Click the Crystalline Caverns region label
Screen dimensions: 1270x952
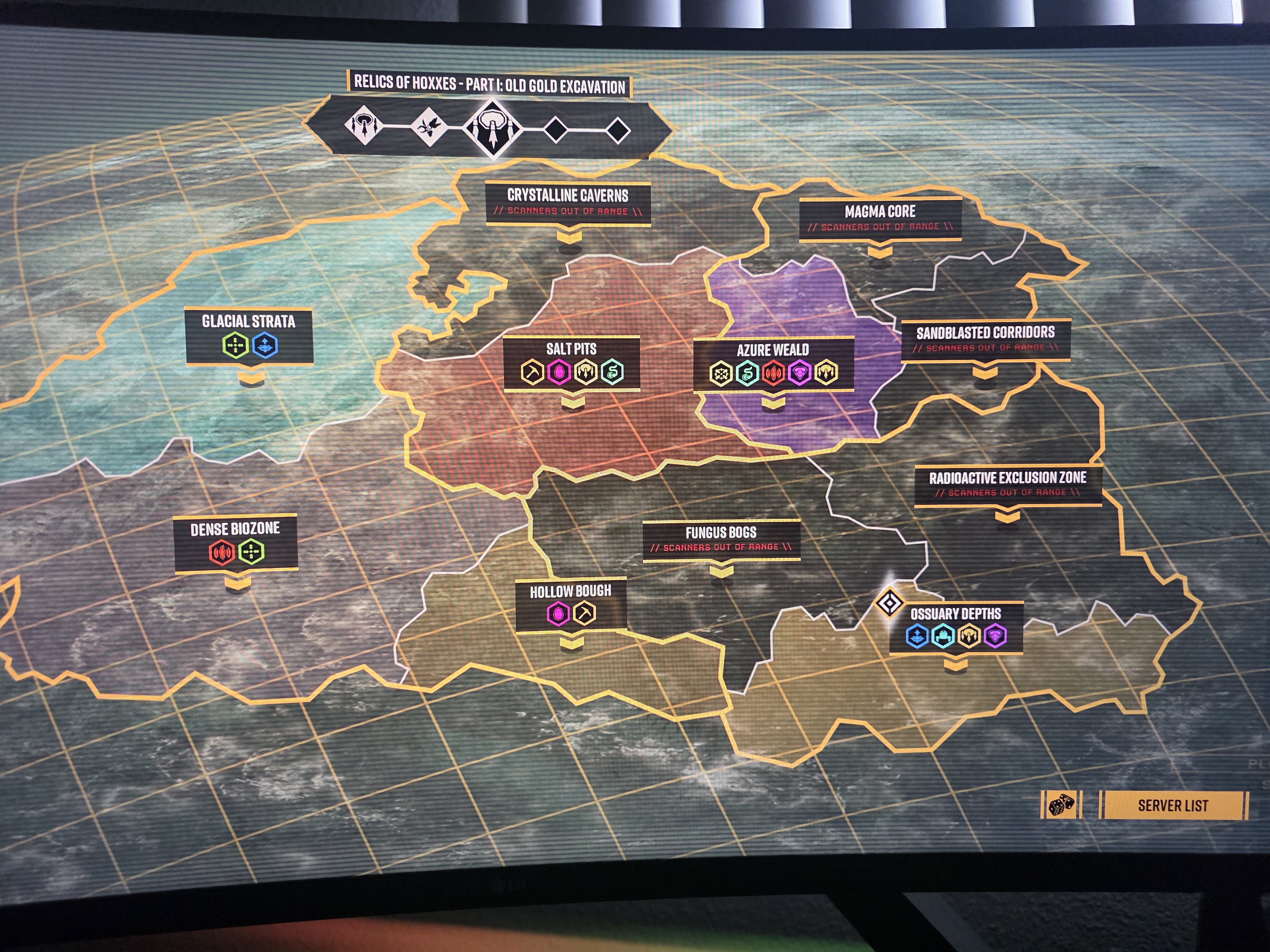(567, 196)
